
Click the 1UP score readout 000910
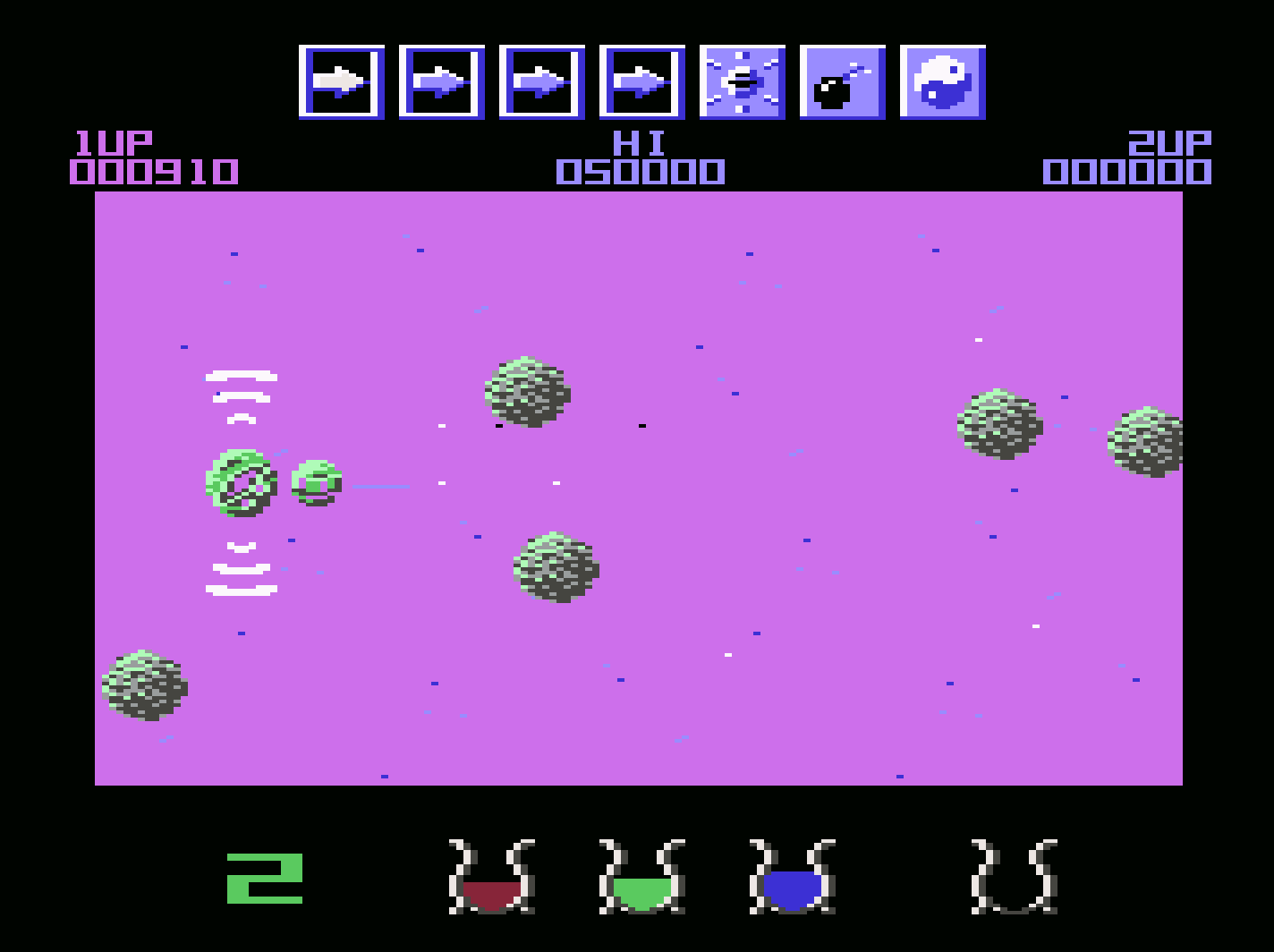coord(154,168)
